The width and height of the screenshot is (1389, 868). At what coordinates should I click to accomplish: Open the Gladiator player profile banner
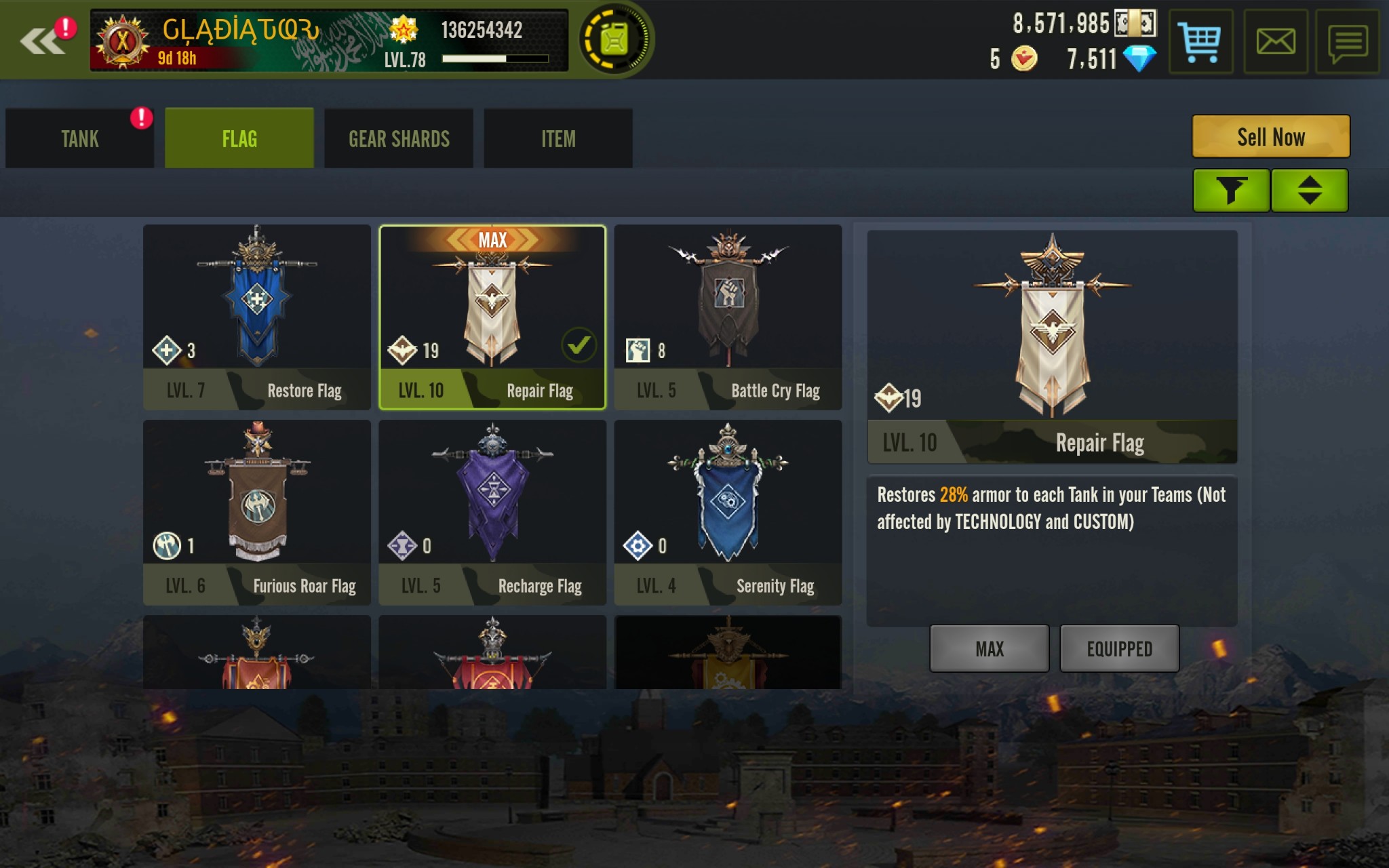tap(329, 41)
